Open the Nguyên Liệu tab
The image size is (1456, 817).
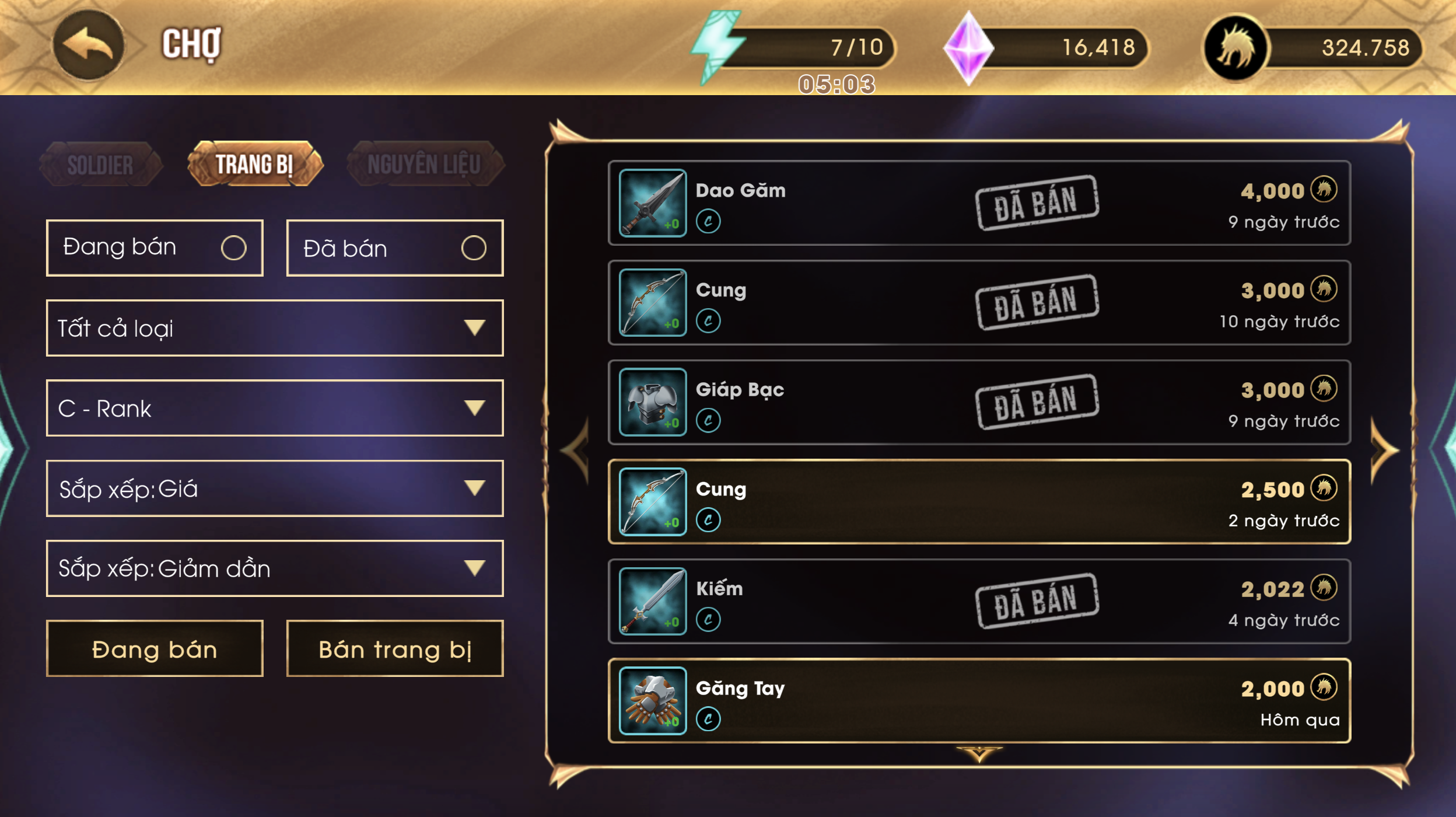[x=424, y=165]
